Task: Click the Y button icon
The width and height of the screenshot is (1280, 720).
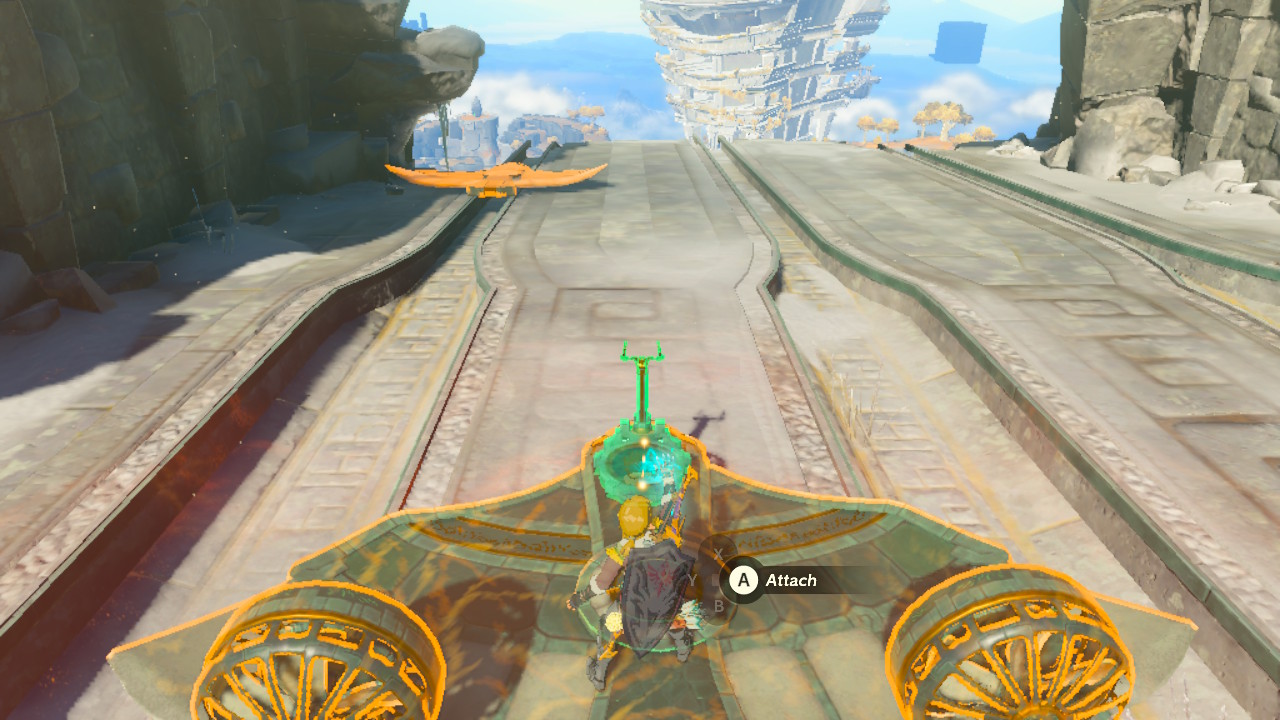Action: coord(692,579)
